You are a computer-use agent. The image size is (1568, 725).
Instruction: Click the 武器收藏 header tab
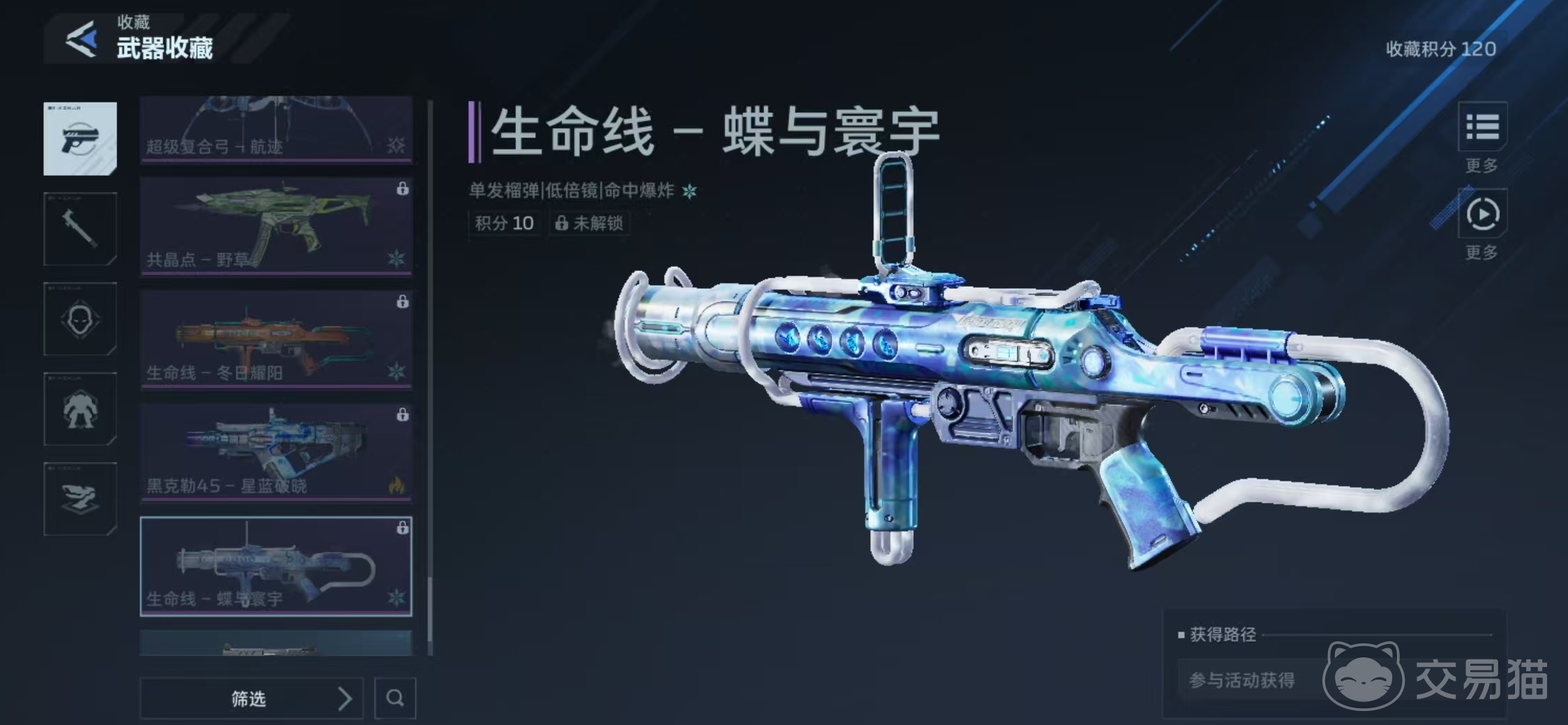coord(165,49)
